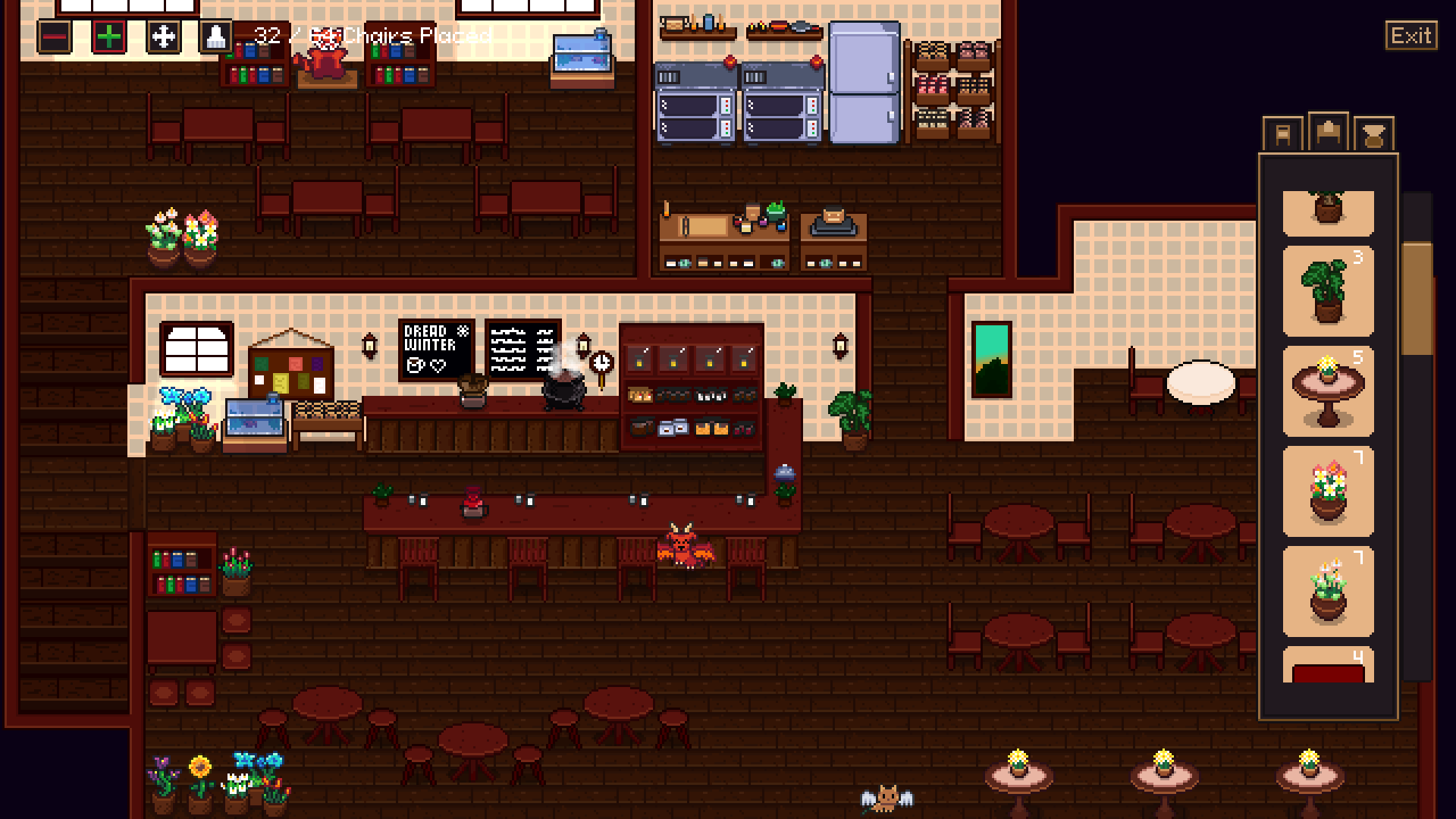Open the table category tab
This screenshot has height=819, width=1456.
point(1328,133)
